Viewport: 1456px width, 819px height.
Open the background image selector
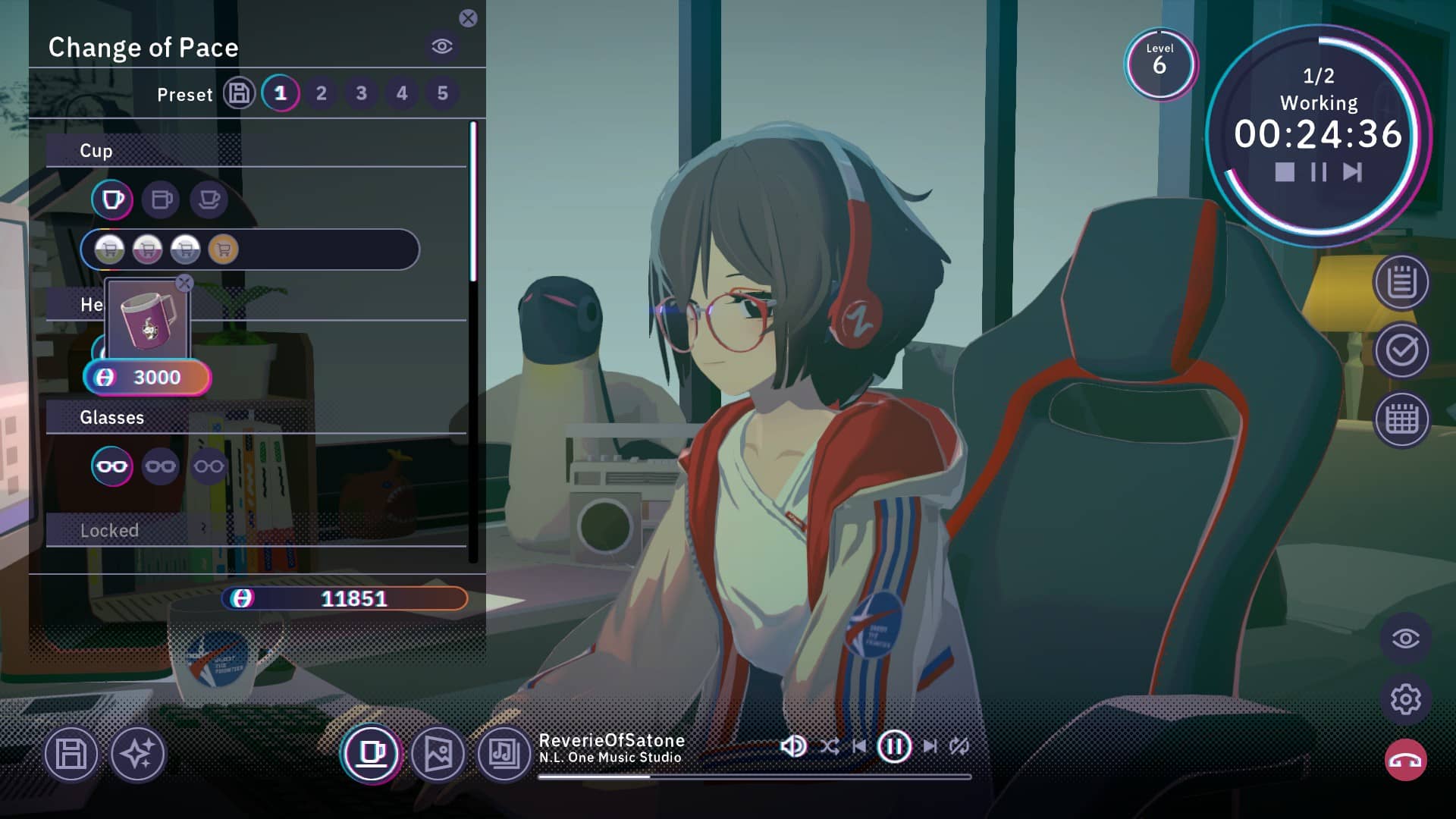coord(438,754)
